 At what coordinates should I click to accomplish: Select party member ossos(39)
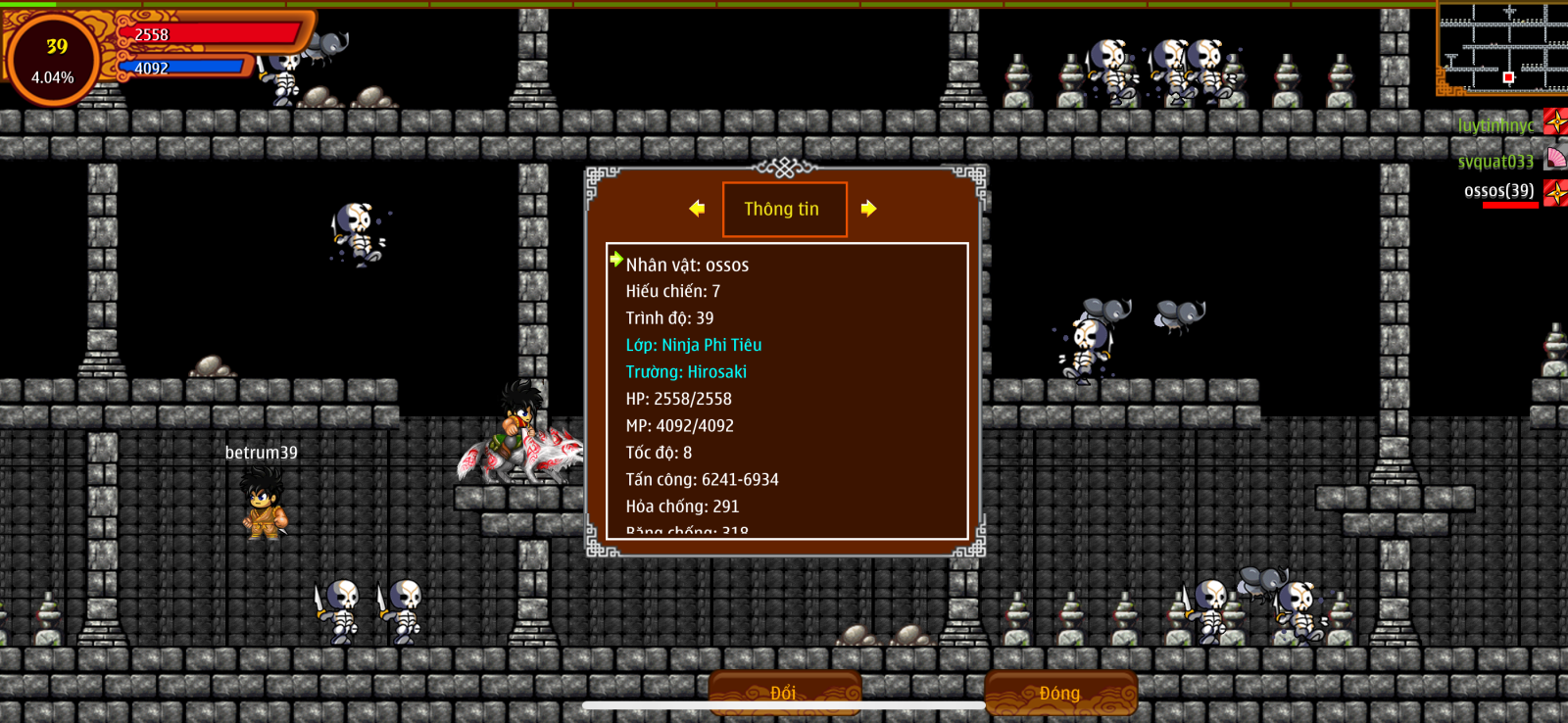1499,191
